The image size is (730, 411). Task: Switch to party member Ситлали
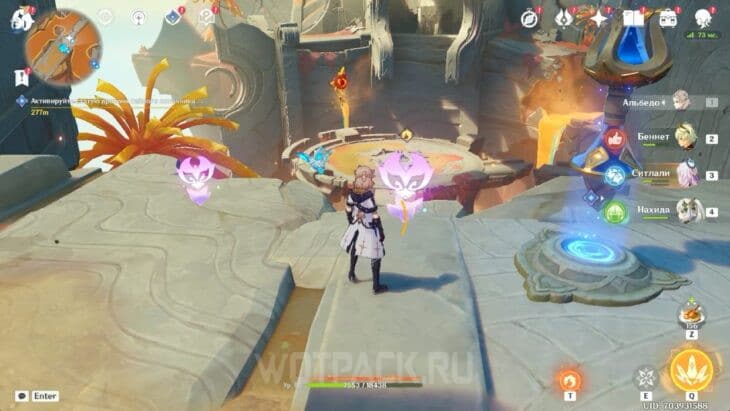(x=685, y=175)
